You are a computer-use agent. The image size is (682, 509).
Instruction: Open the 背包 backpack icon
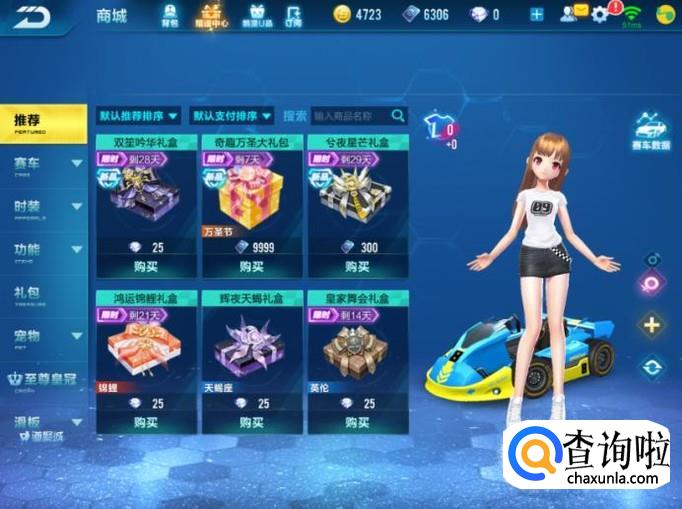coord(169,15)
